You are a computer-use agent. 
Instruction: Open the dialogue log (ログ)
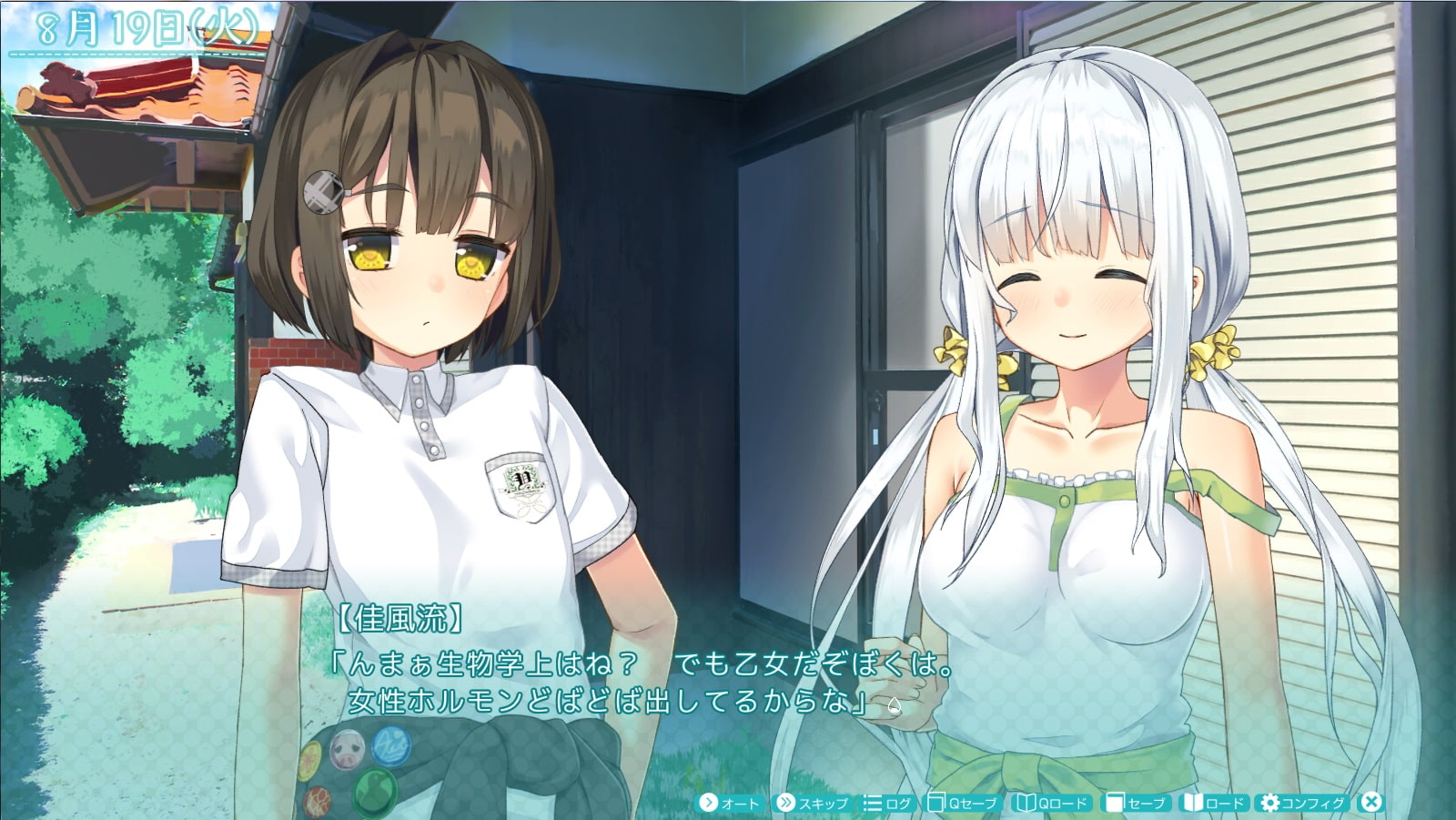[887, 803]
